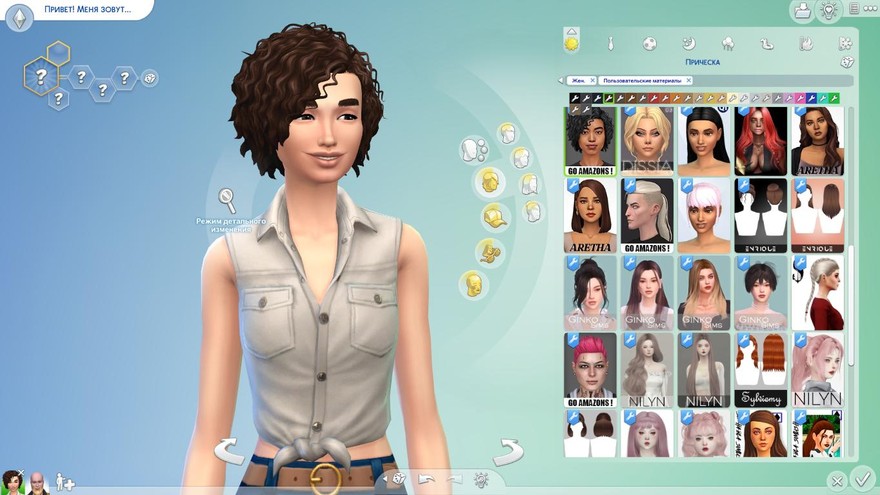Select the hats category icon
The image size is (880, 495).
point(493,215)
